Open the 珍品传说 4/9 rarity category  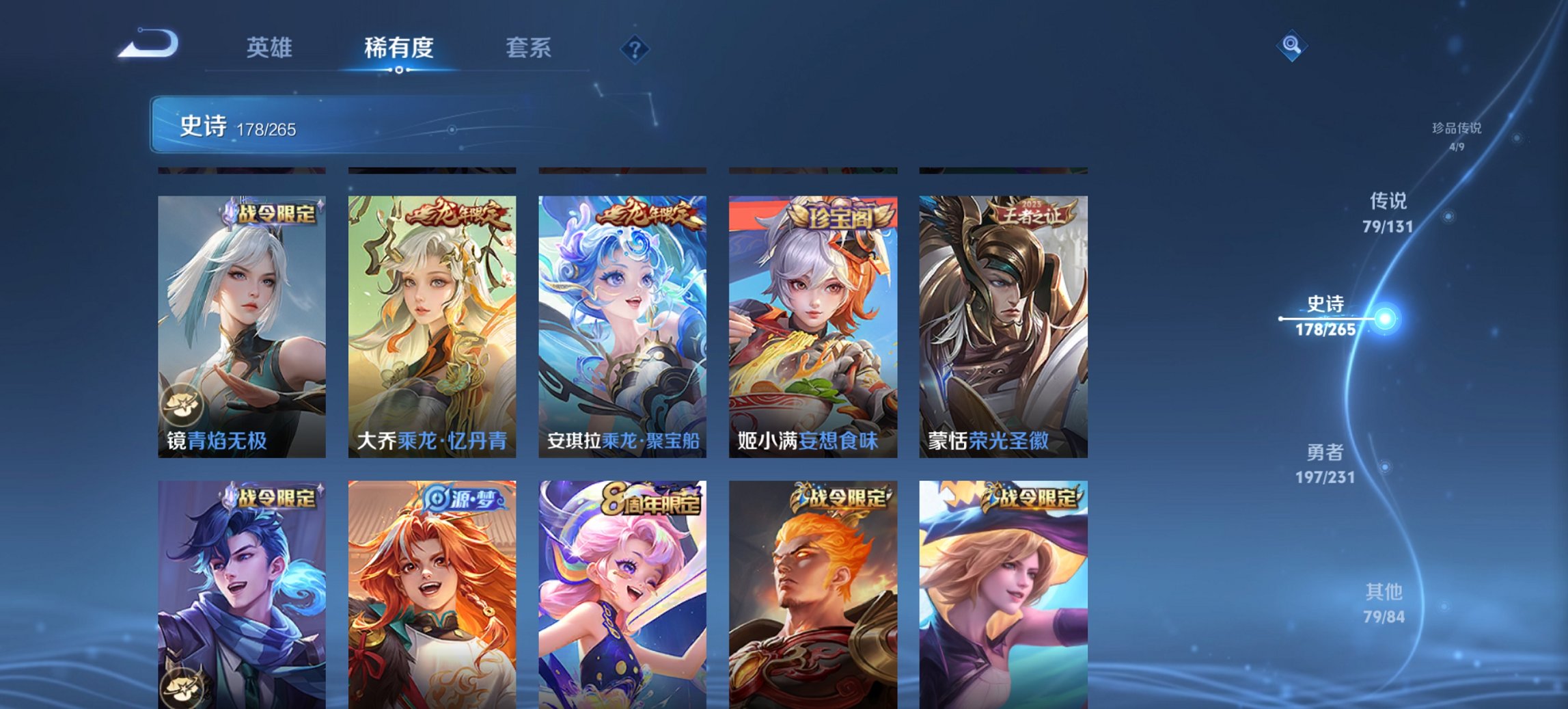(x=1458, y=135)
